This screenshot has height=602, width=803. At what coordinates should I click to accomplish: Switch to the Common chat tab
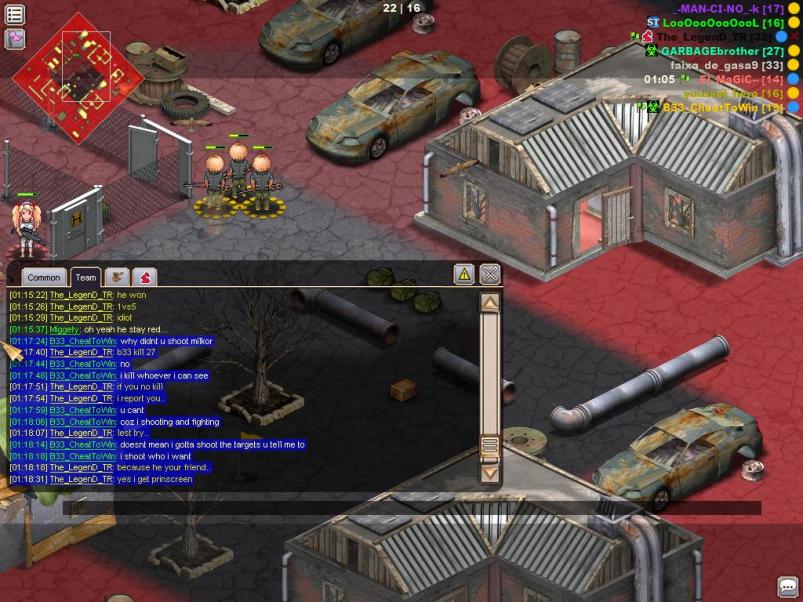[44, 278]
